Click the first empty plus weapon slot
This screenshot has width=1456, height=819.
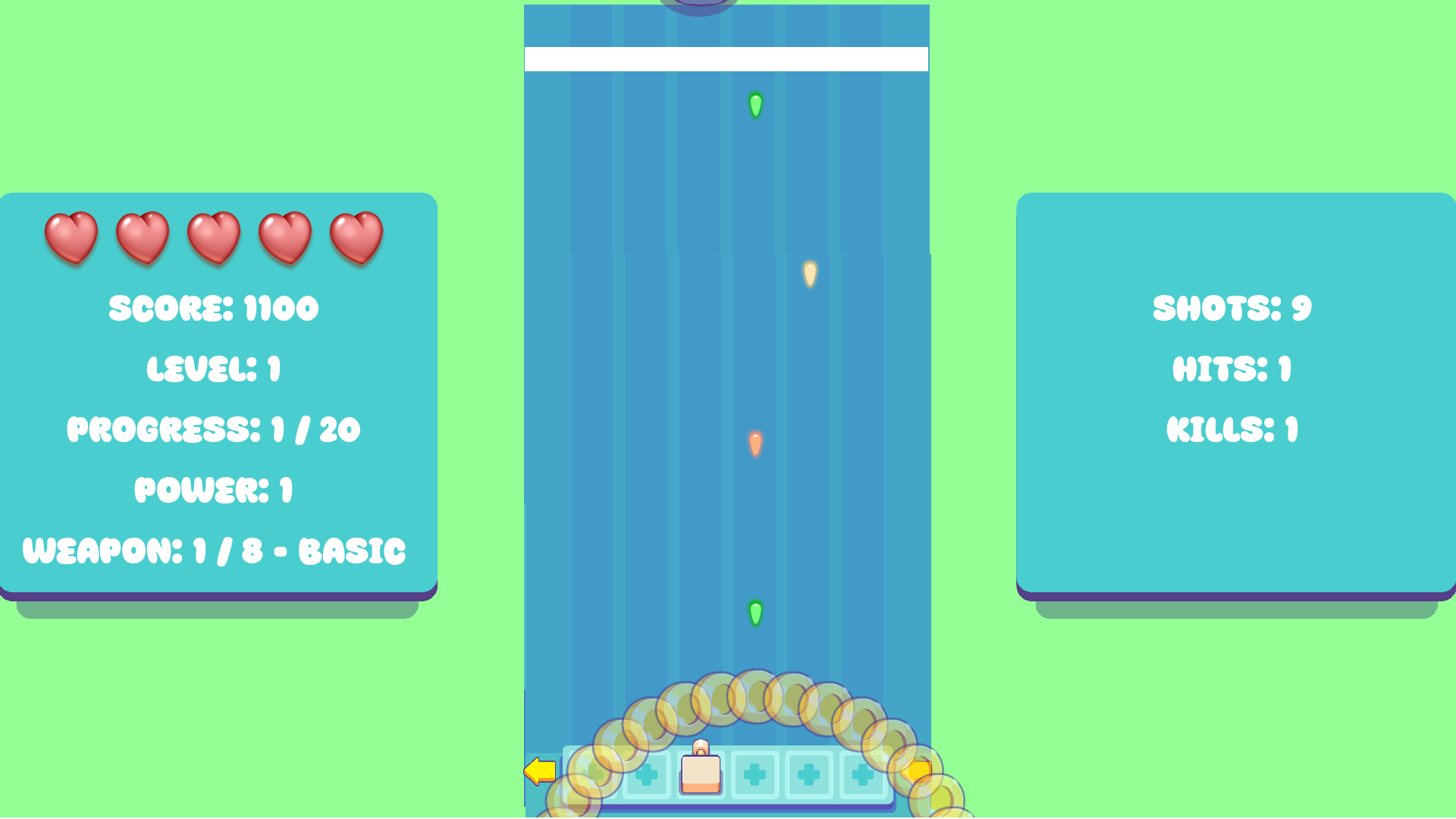coord(594,773)
